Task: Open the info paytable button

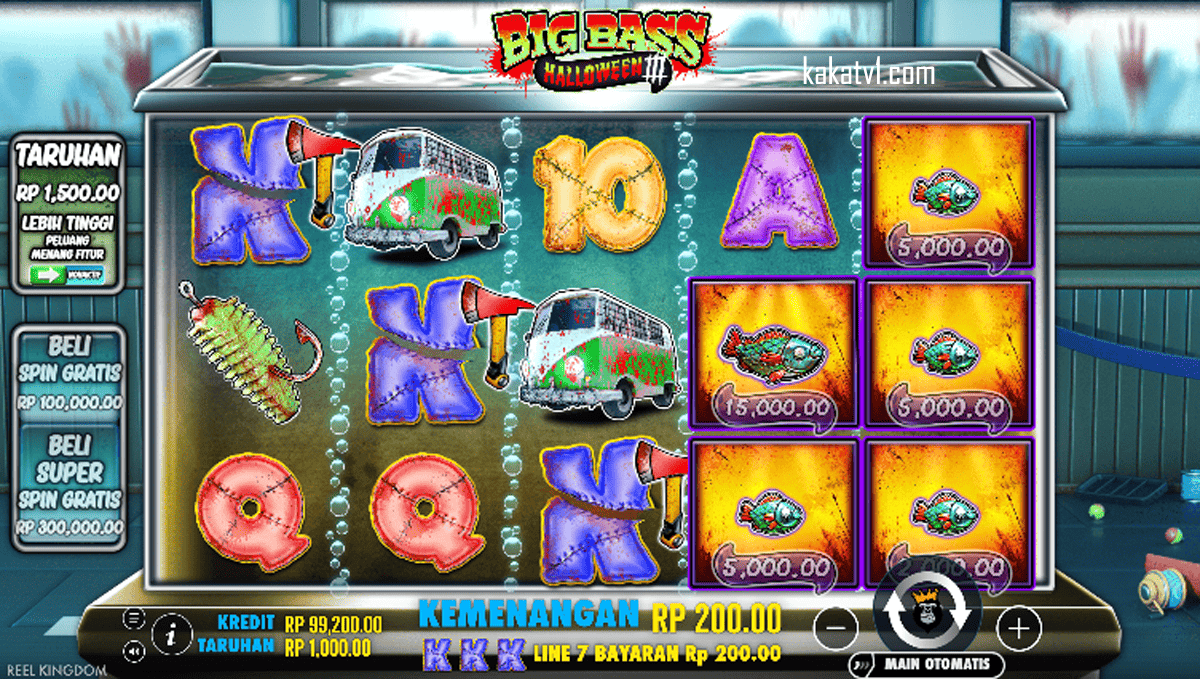Action: click(173, 632)
